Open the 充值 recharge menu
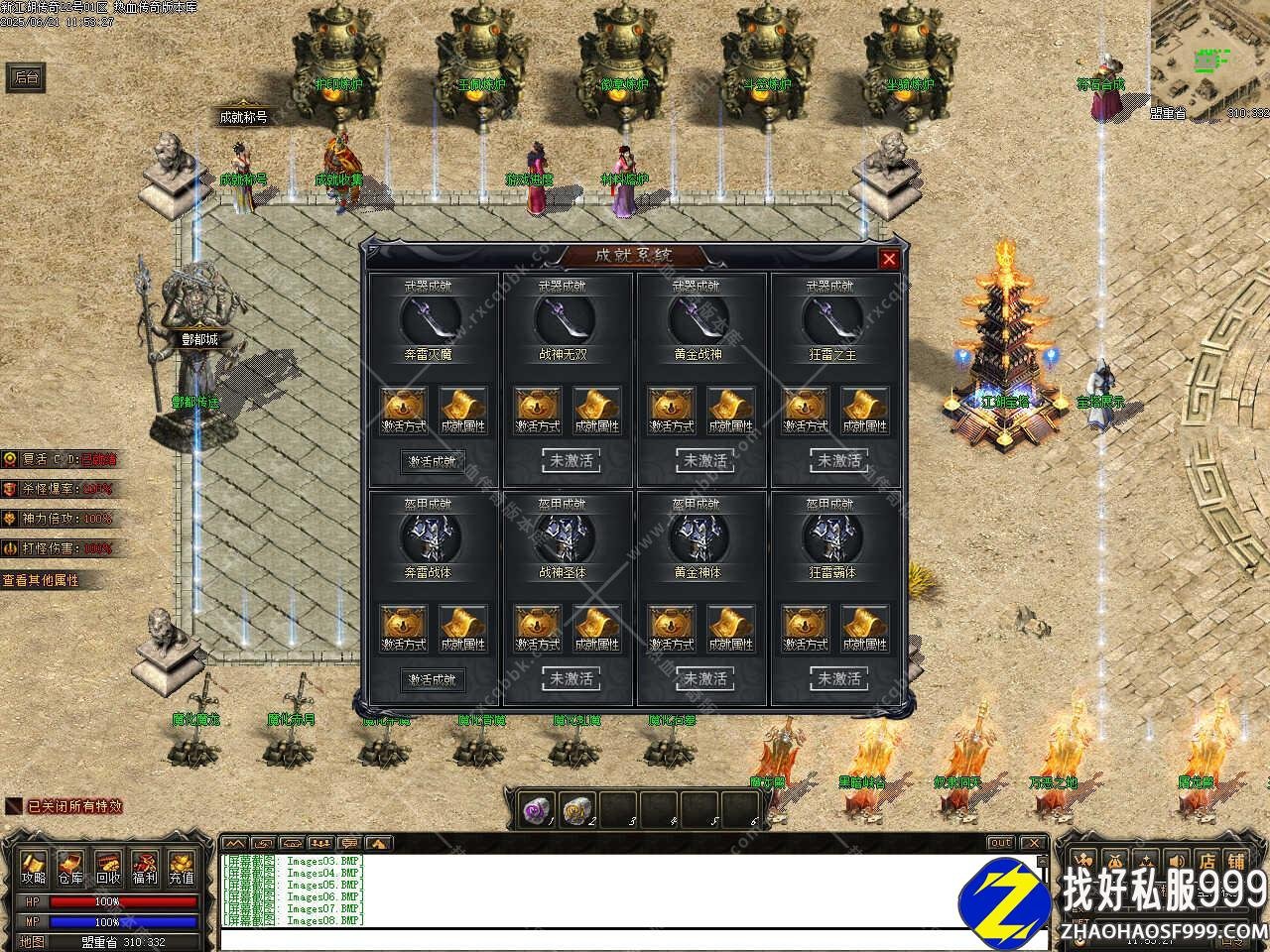The height and width of the screenshot is (952, 1270). 181,868
